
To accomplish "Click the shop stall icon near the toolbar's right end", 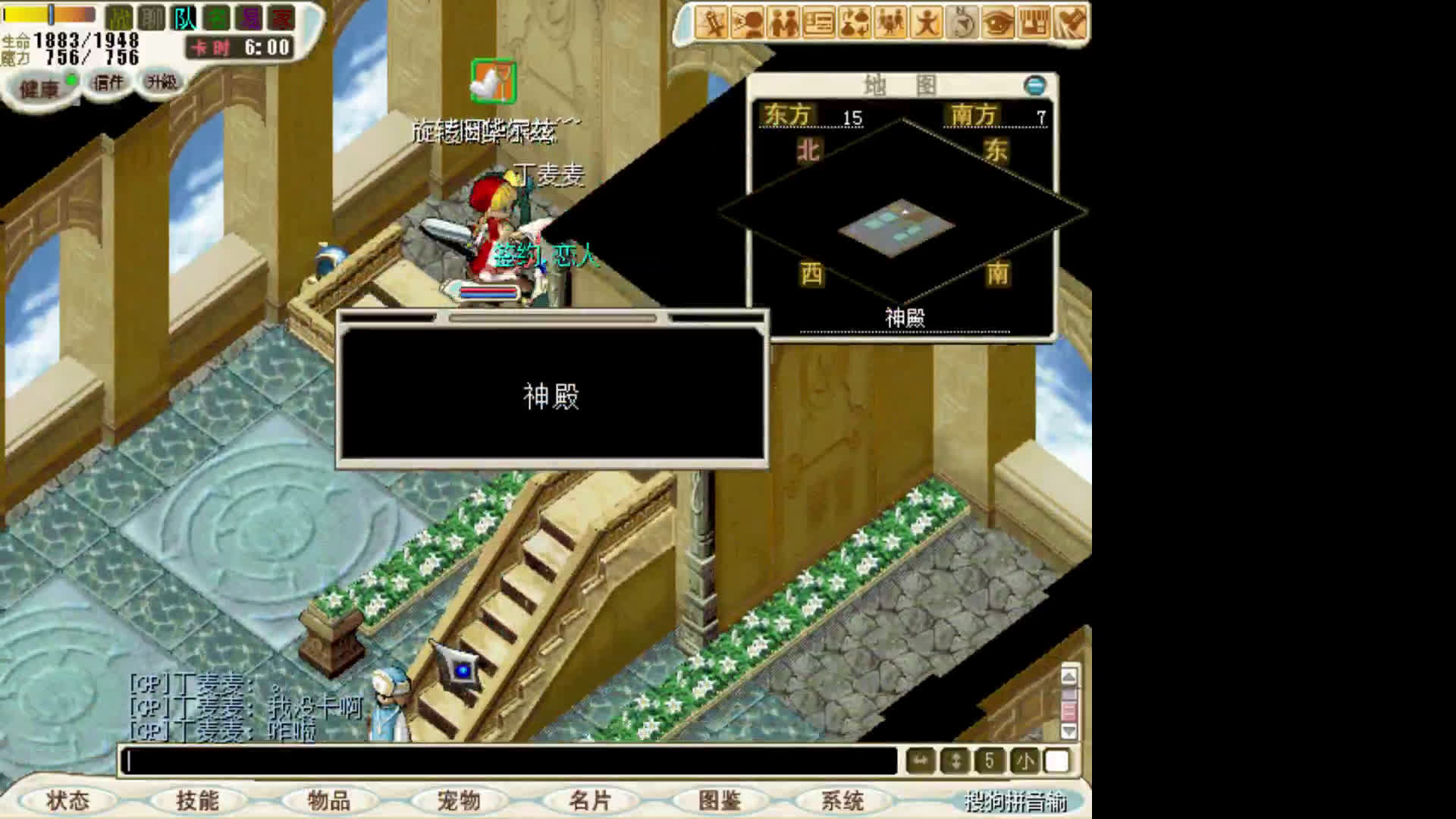I will [1031, 24].
